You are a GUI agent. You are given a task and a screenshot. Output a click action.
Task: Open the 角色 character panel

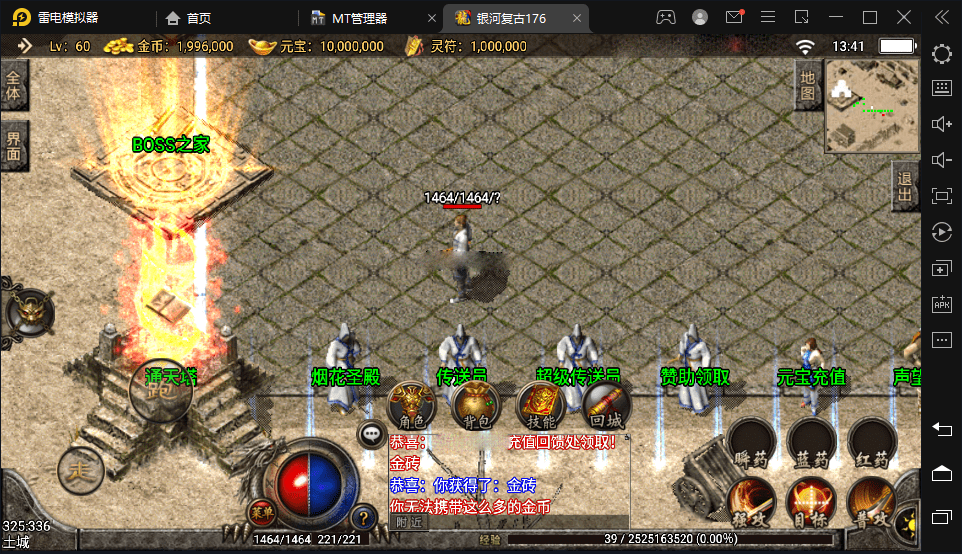click(411, 406)
